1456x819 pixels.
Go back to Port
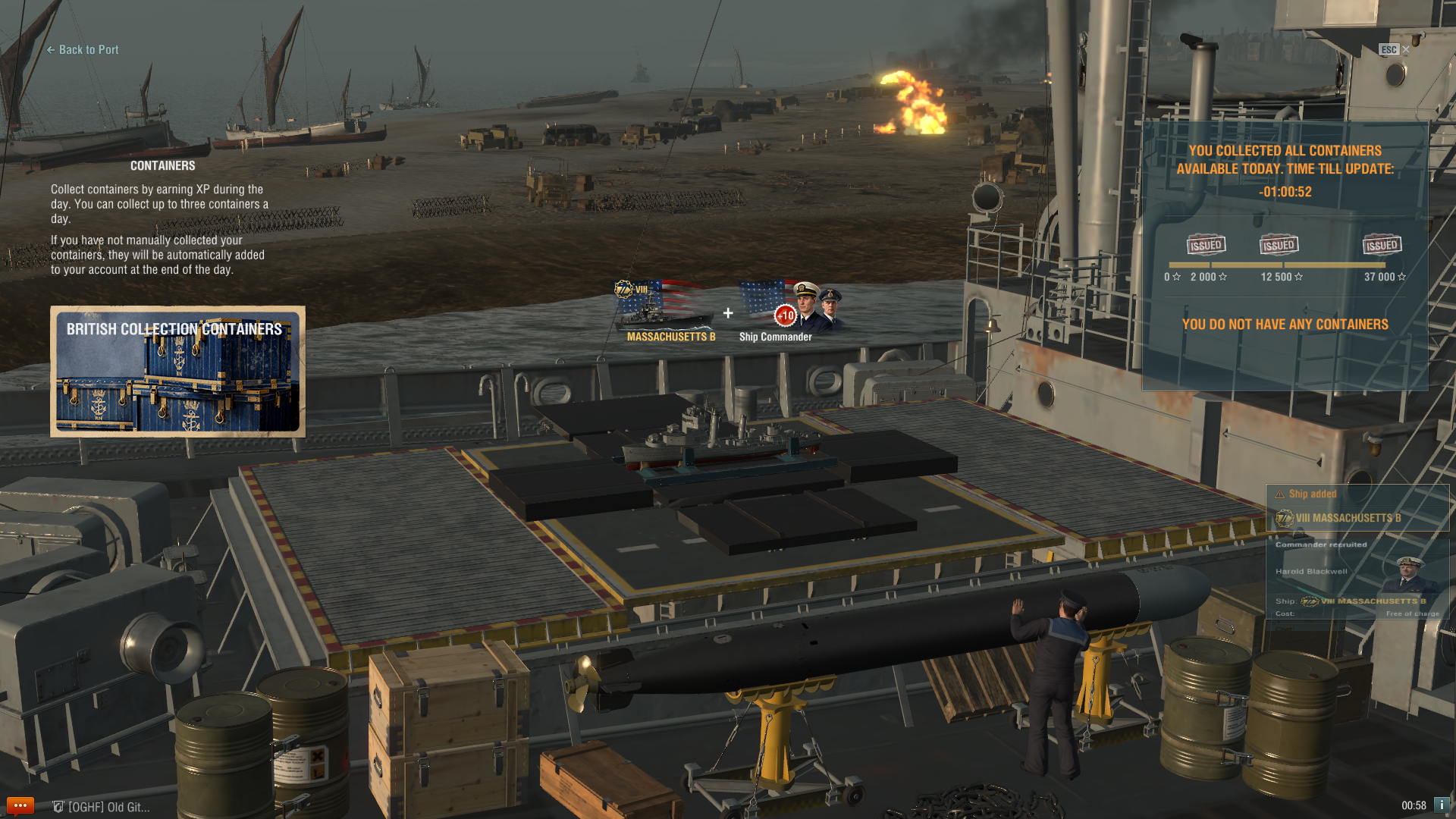83,50
